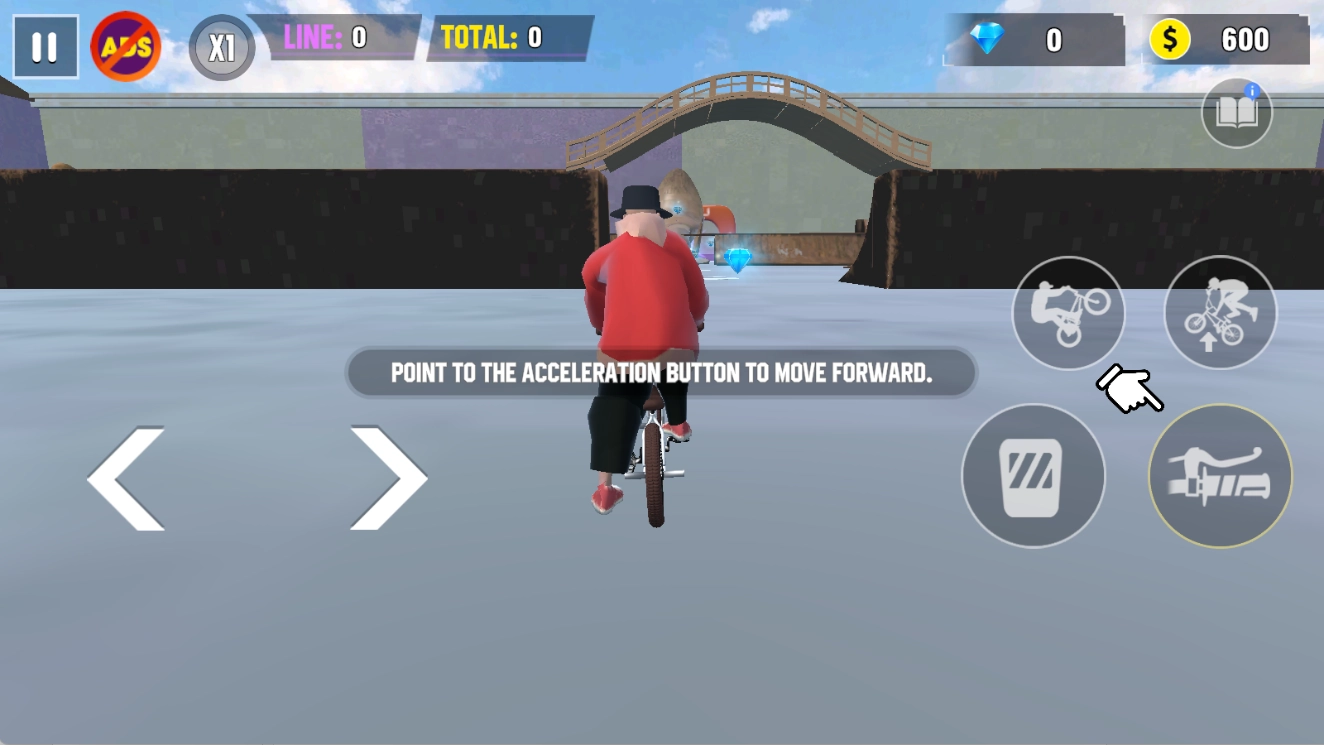Viewport: 1324px width, 745px height.
Task: Perform a wheelie trick
Action: pyautogui.click(x=1068, y=312)
